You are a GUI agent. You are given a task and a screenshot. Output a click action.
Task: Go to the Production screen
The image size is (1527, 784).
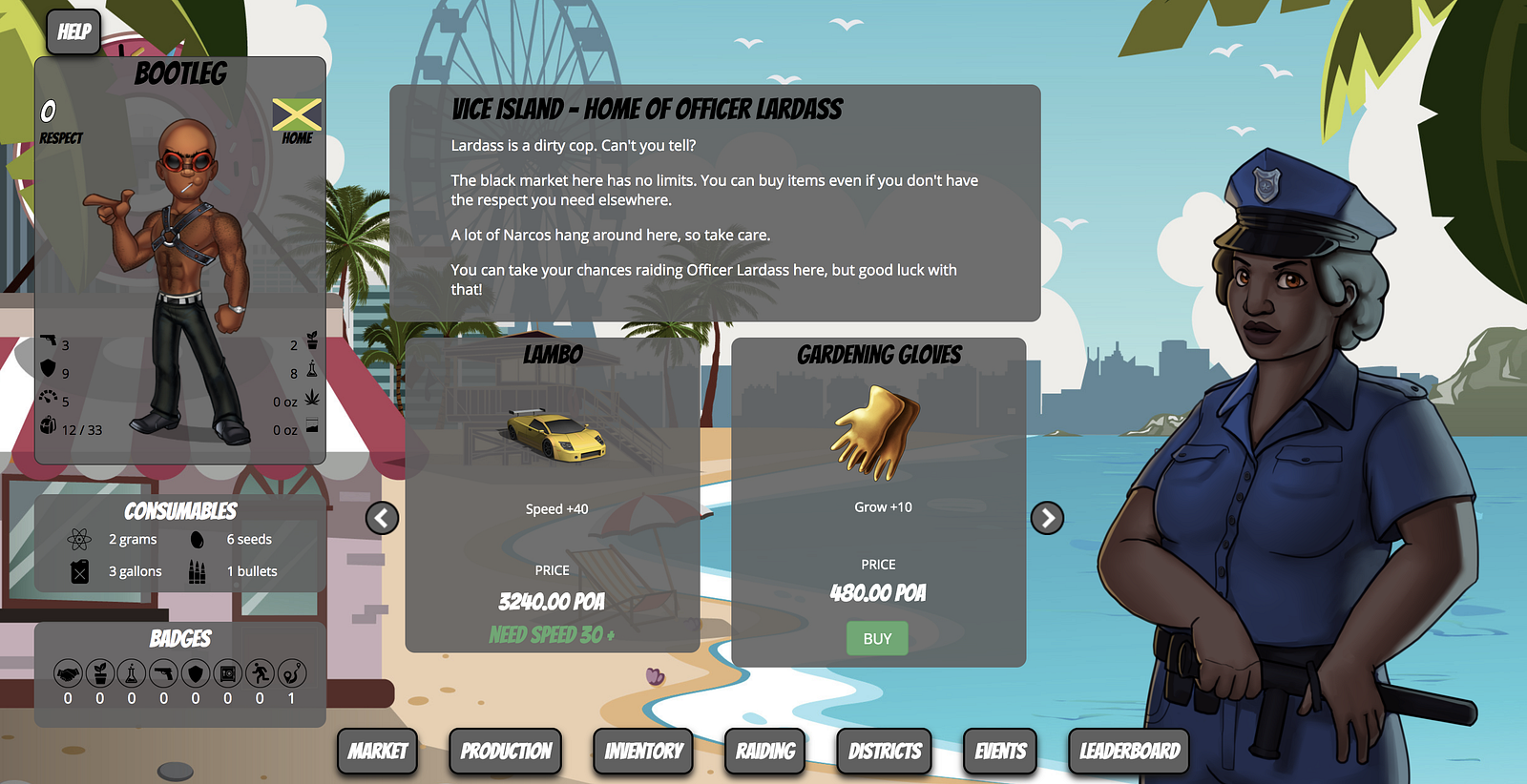(506, 751)
